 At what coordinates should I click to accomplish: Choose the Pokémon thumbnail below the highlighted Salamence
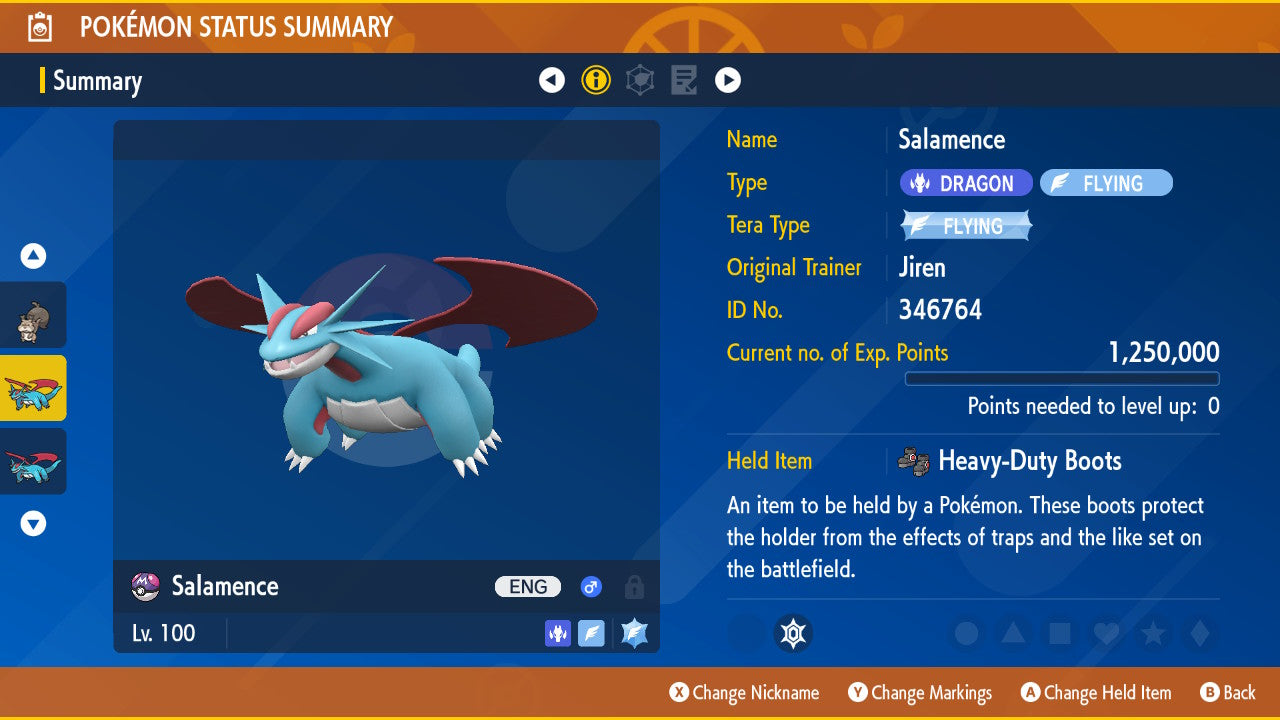(33, 461)
